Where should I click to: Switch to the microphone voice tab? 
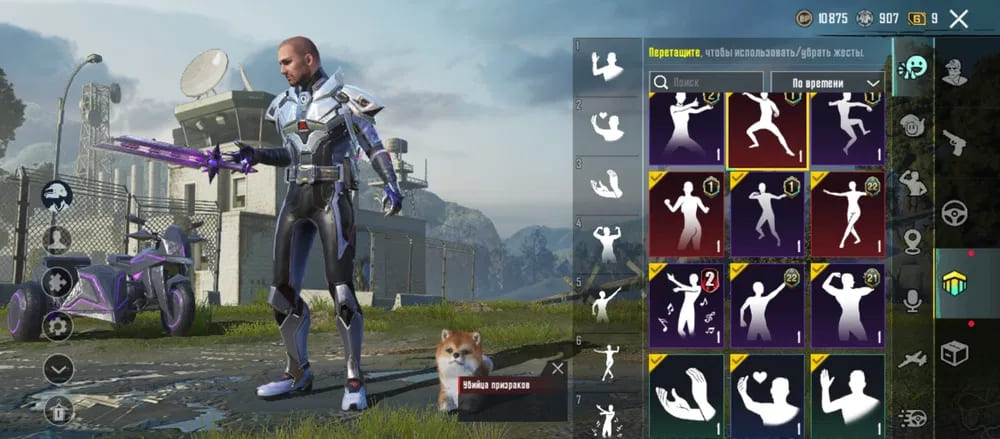tap(912, 300)
